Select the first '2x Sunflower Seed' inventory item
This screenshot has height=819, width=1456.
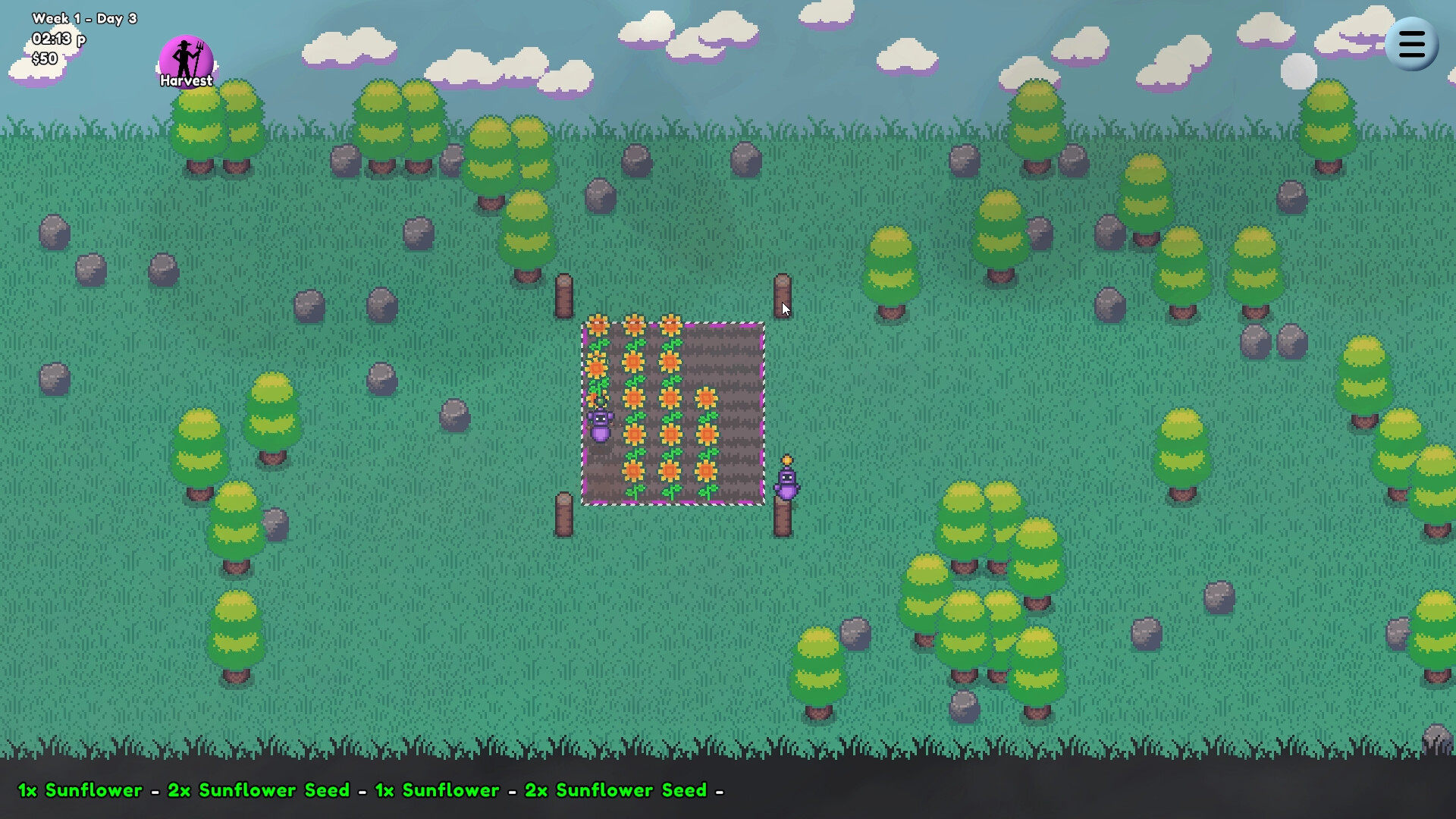256,790
